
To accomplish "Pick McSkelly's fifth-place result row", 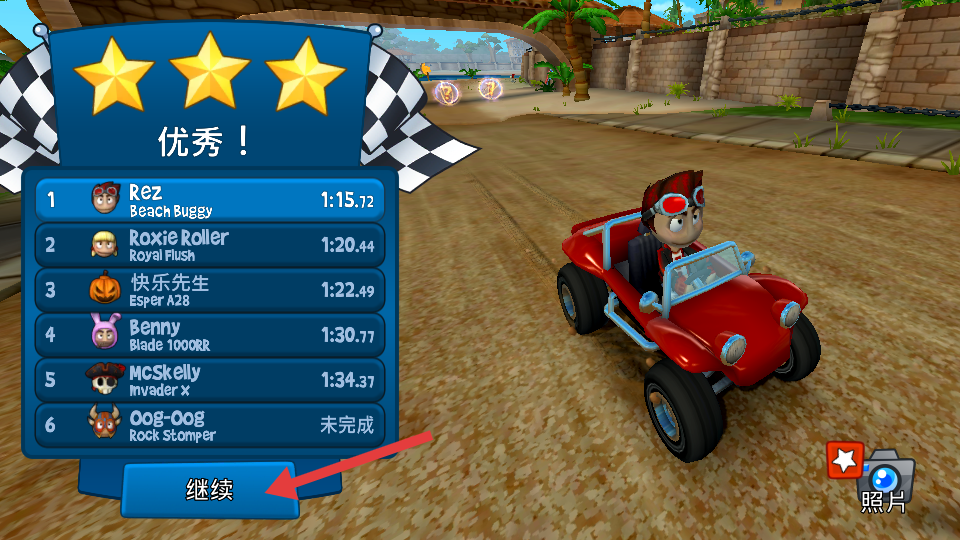I will coord(210,379).
